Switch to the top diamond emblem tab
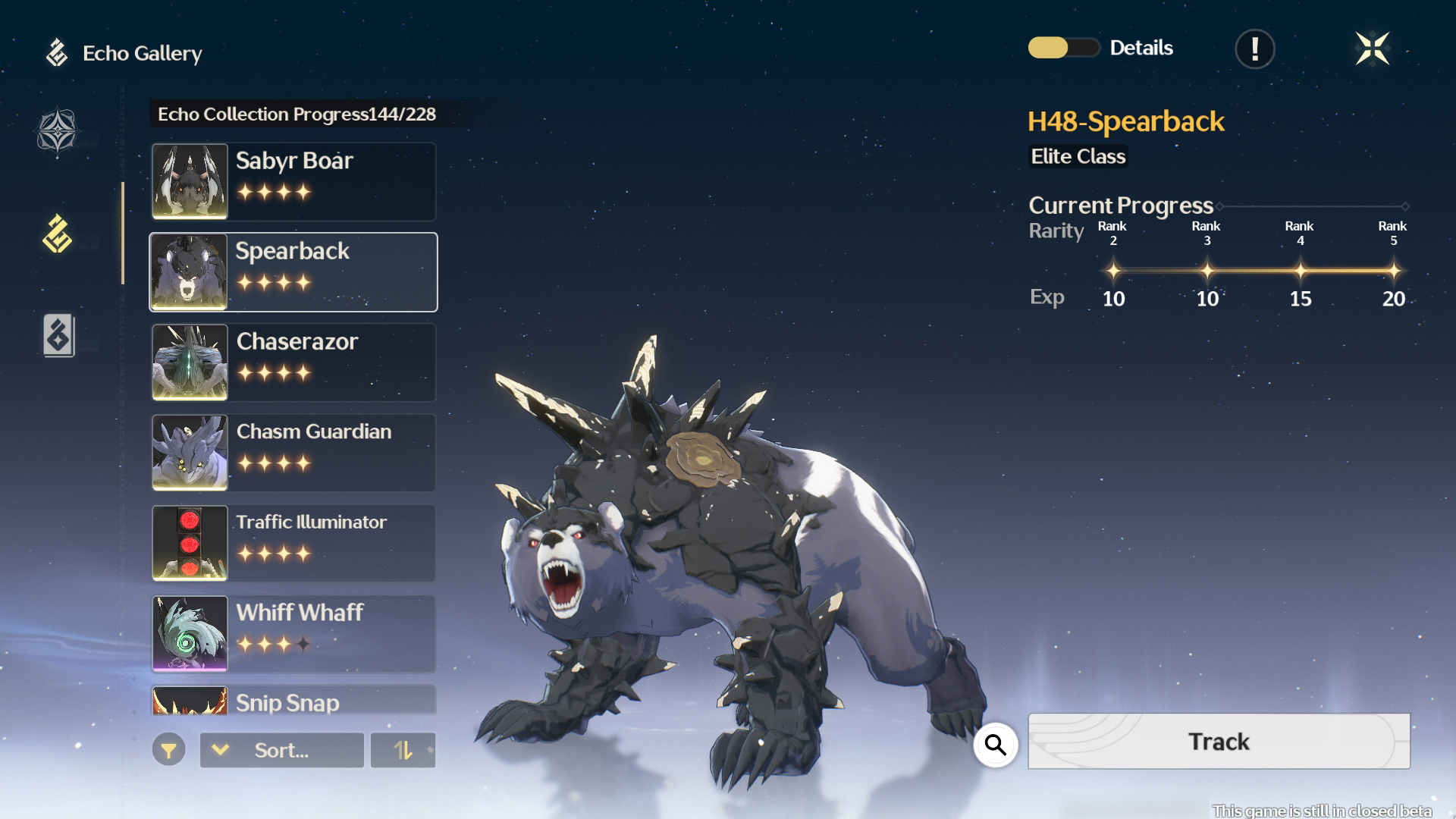 (x=58, y=132)
